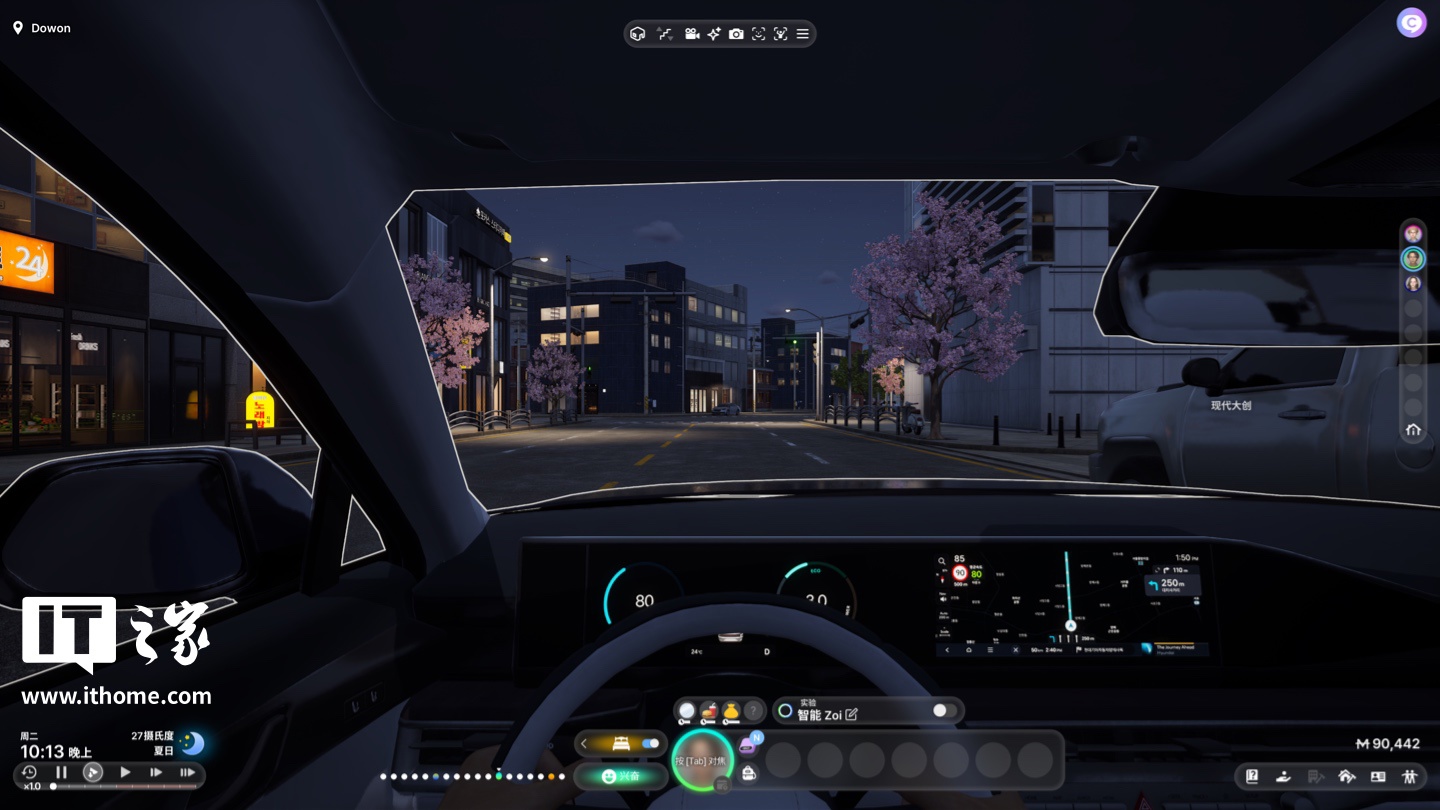1440x810 pixels.
Task: Open the journal book icon
Action: pyautogui.click(x=1252, y=776)
